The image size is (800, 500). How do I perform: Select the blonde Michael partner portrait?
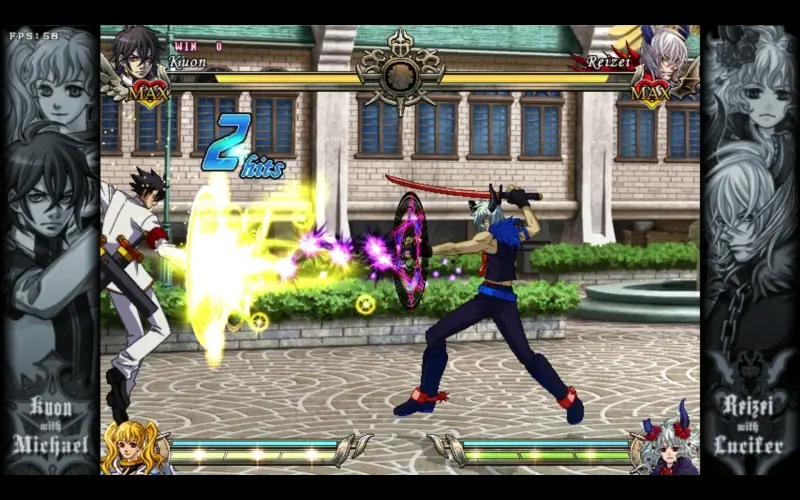point(130,448)
